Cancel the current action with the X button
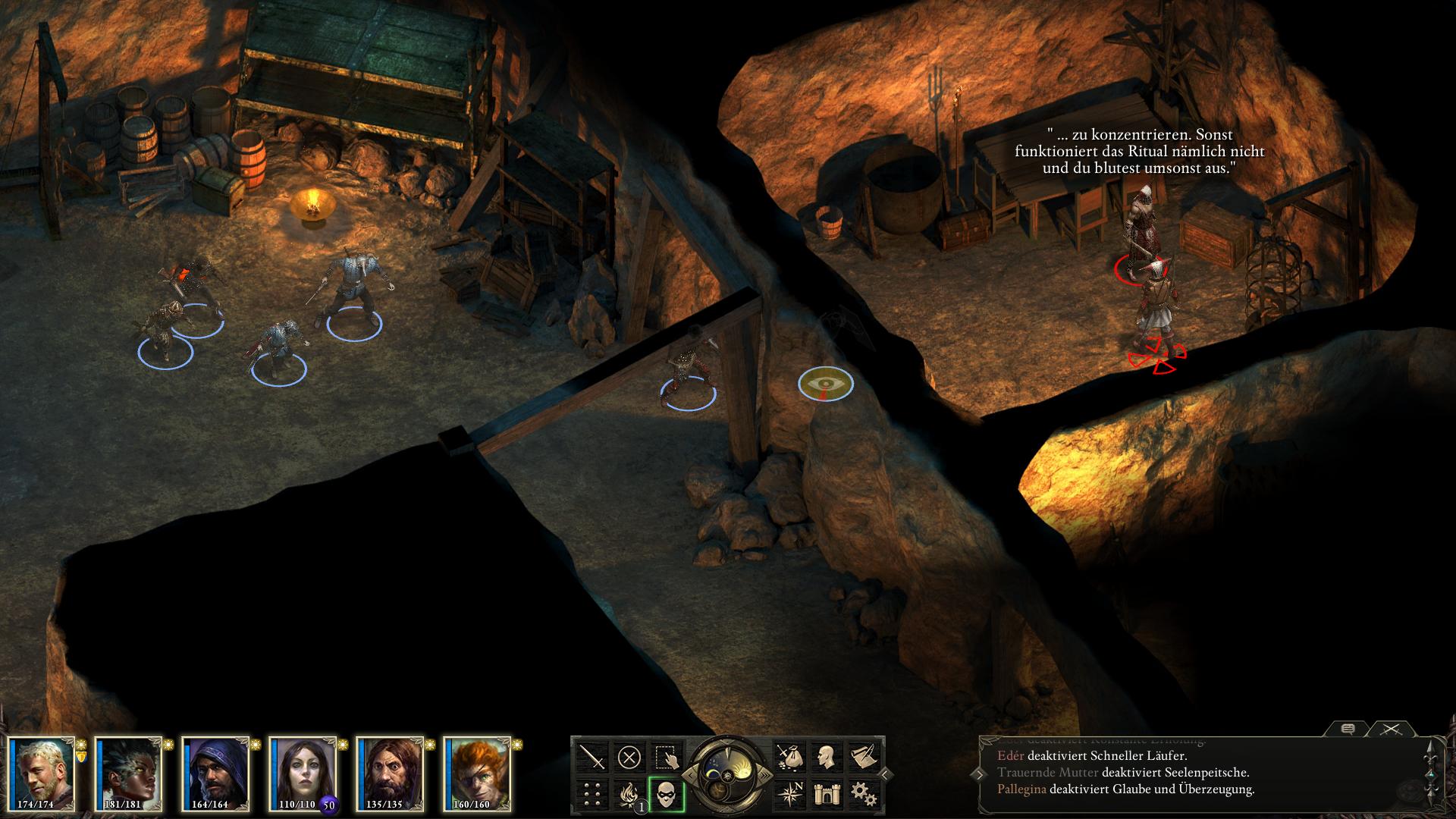1456x819 pixels. (x=629, y=757)
